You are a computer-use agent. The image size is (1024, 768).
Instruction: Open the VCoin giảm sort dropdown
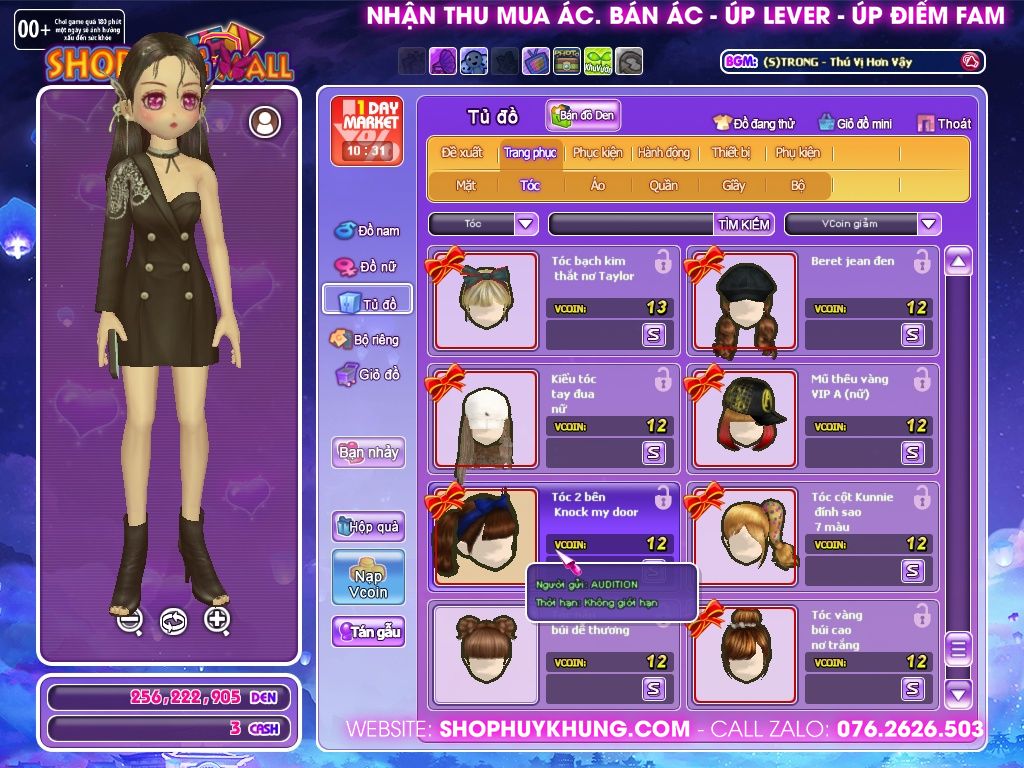click(929, 224)
